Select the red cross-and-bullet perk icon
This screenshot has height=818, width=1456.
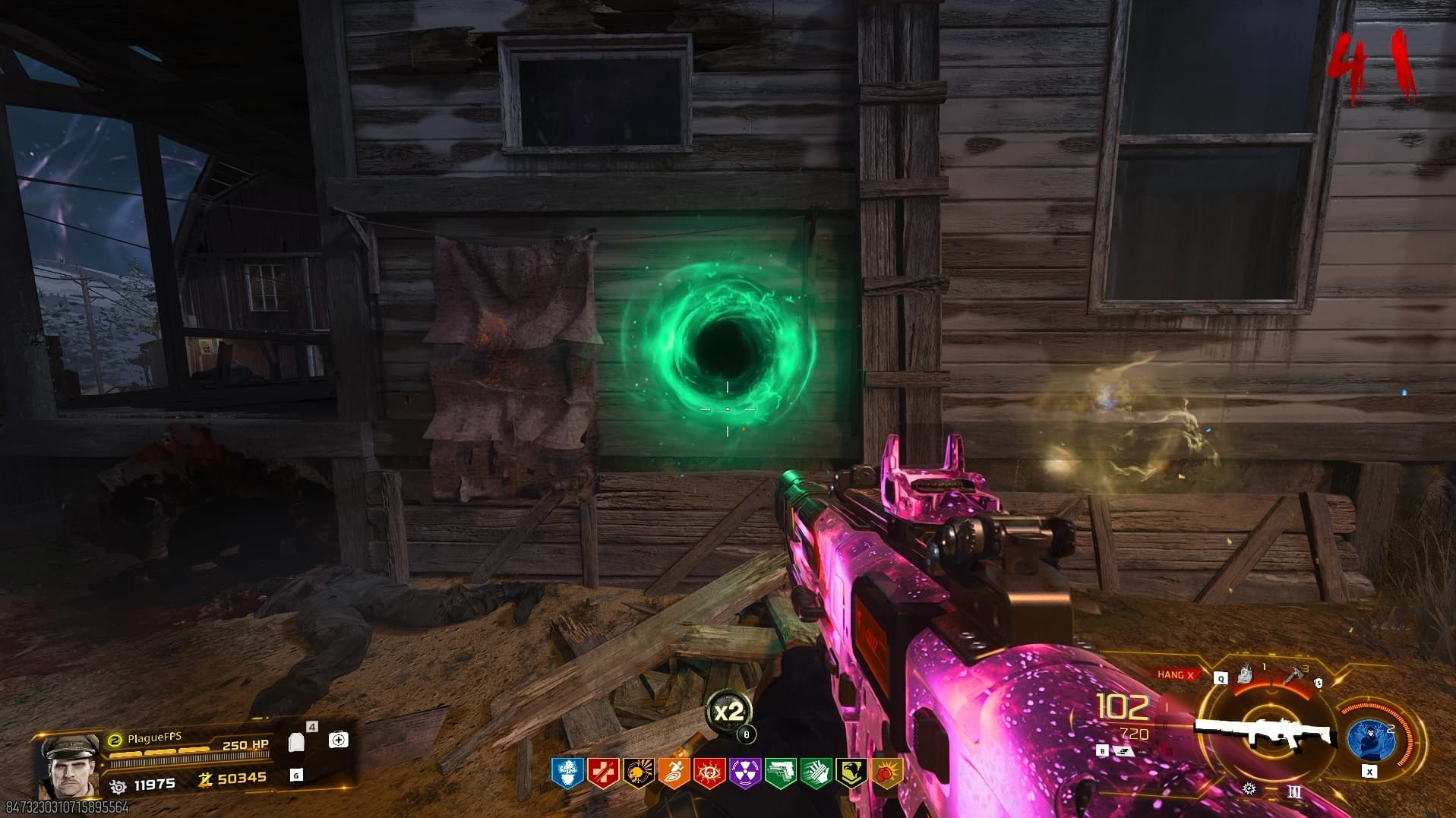point(602,773)
